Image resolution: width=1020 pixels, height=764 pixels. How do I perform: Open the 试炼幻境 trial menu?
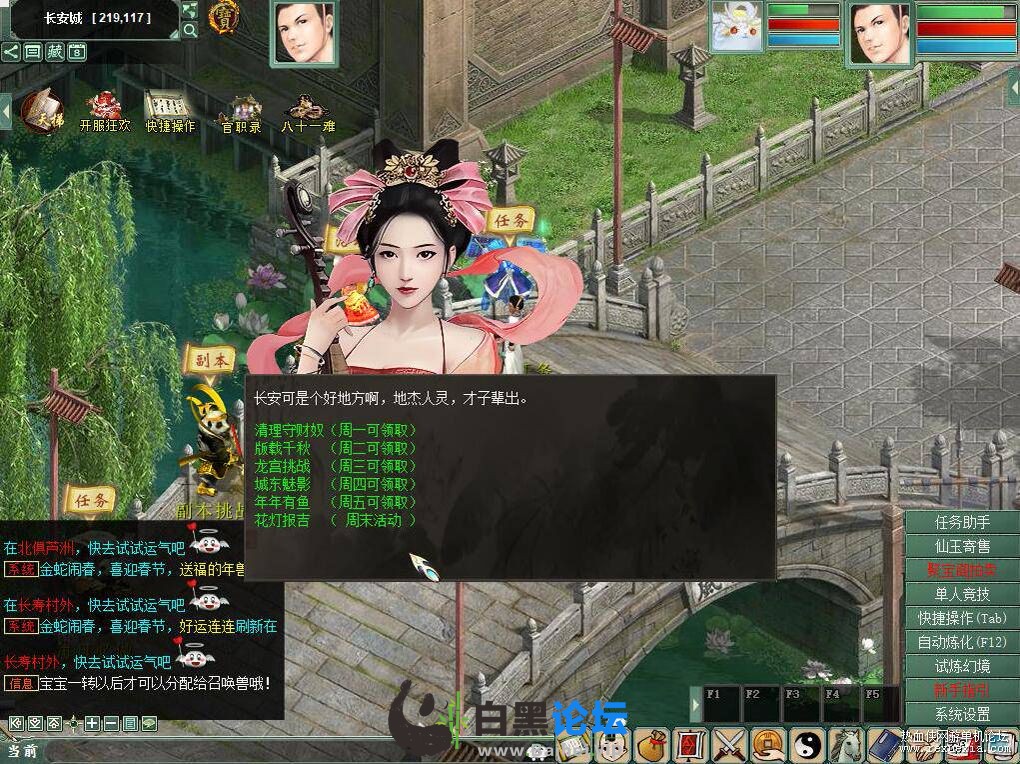pos(962,666)
